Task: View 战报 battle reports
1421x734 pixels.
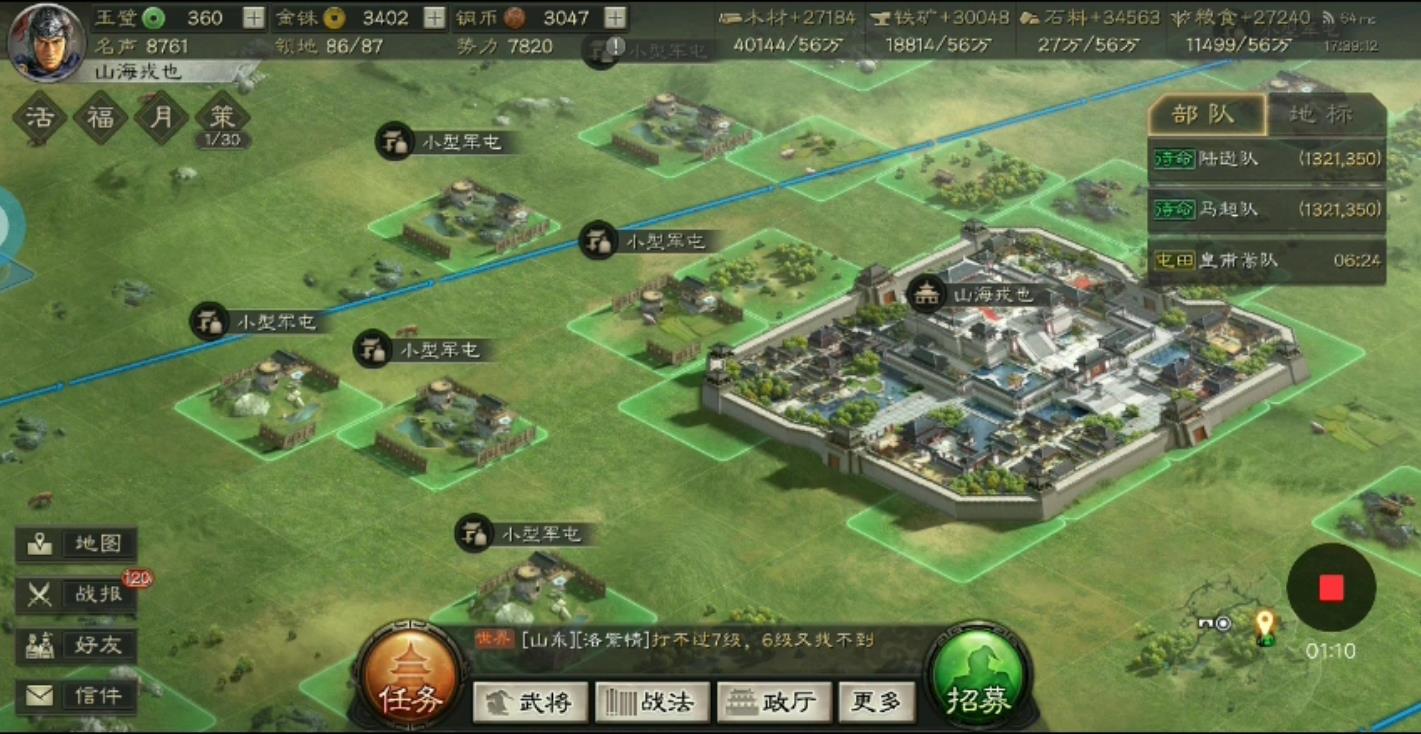Action: (77, 594)
